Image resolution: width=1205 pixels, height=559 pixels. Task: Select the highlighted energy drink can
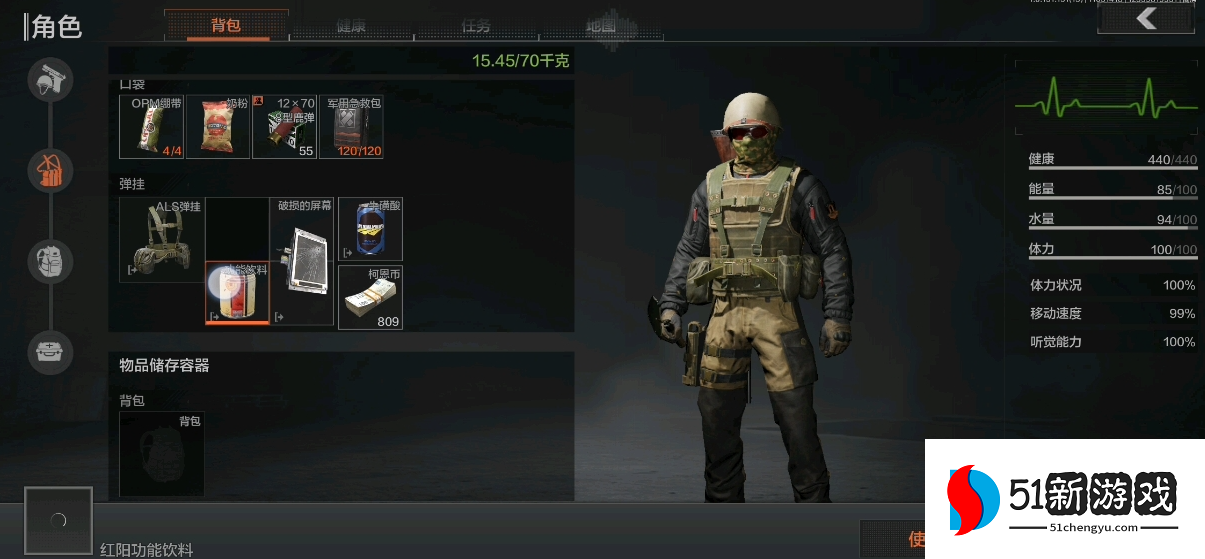[x=237, y=293]
